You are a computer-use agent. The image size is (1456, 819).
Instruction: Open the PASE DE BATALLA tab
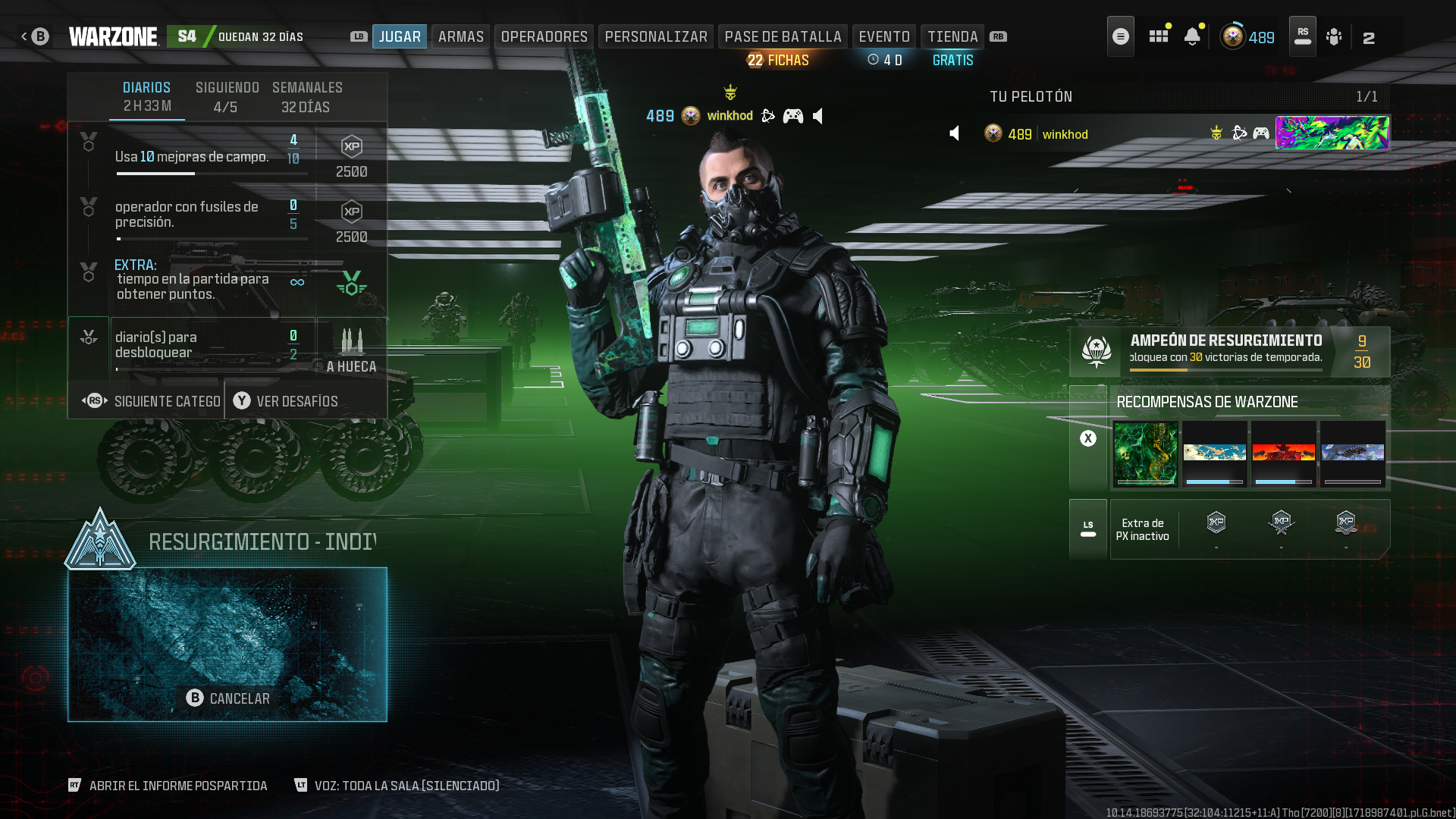pyautogui.click(x=783, y=36)
